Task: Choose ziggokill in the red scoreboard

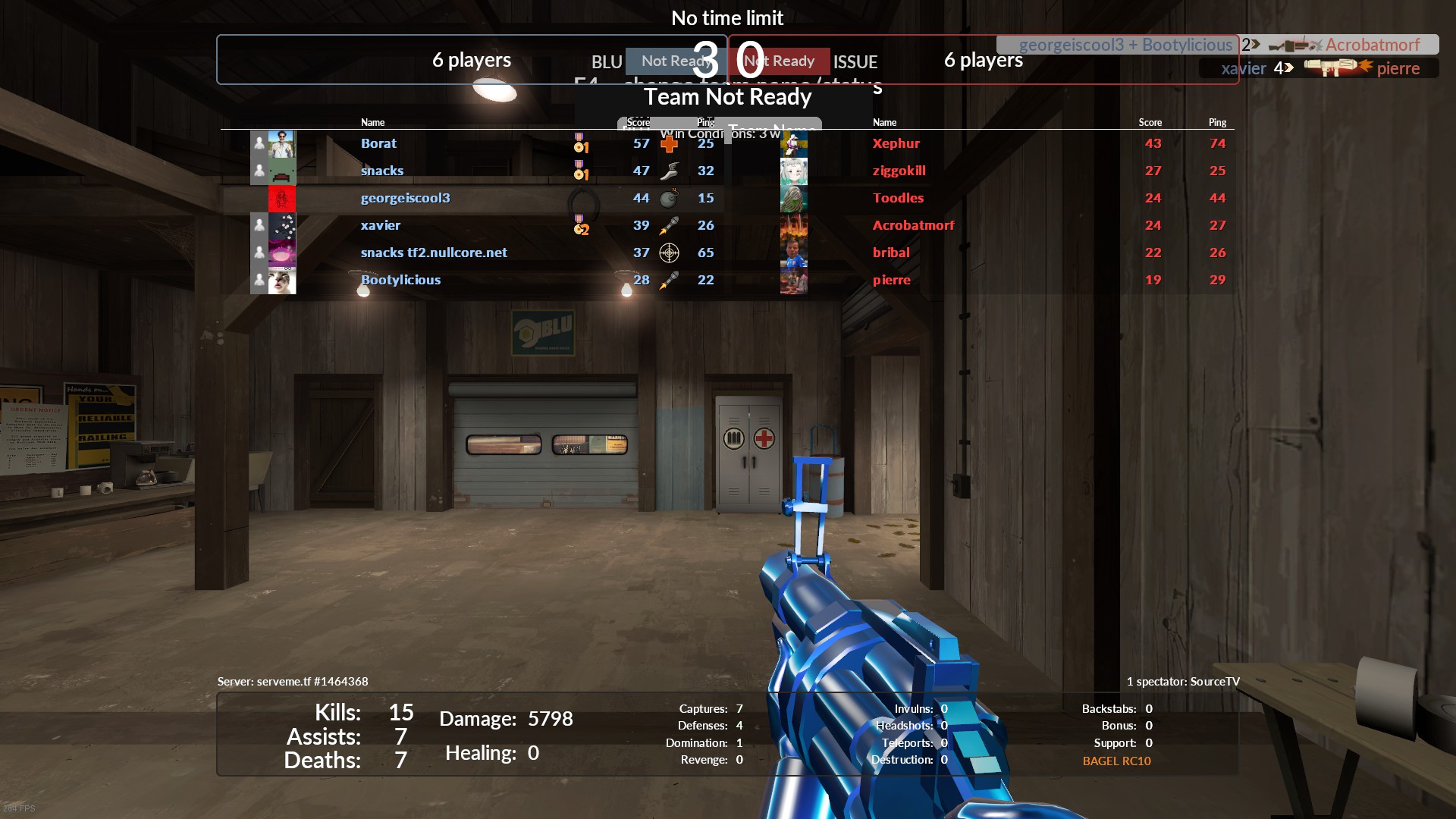Action: tap(899, 171)
